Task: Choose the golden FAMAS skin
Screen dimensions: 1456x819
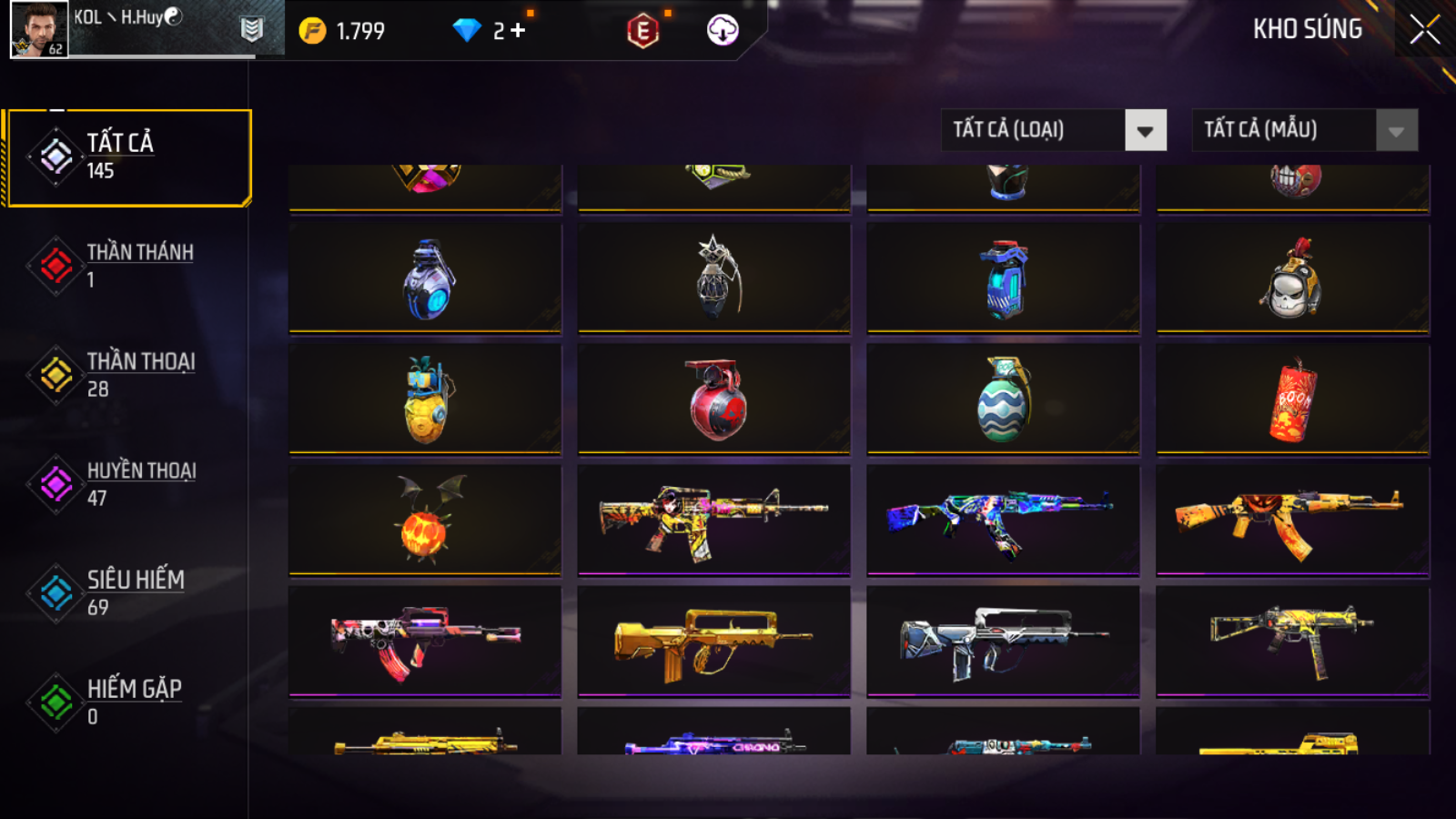Action: click(713, 642)
